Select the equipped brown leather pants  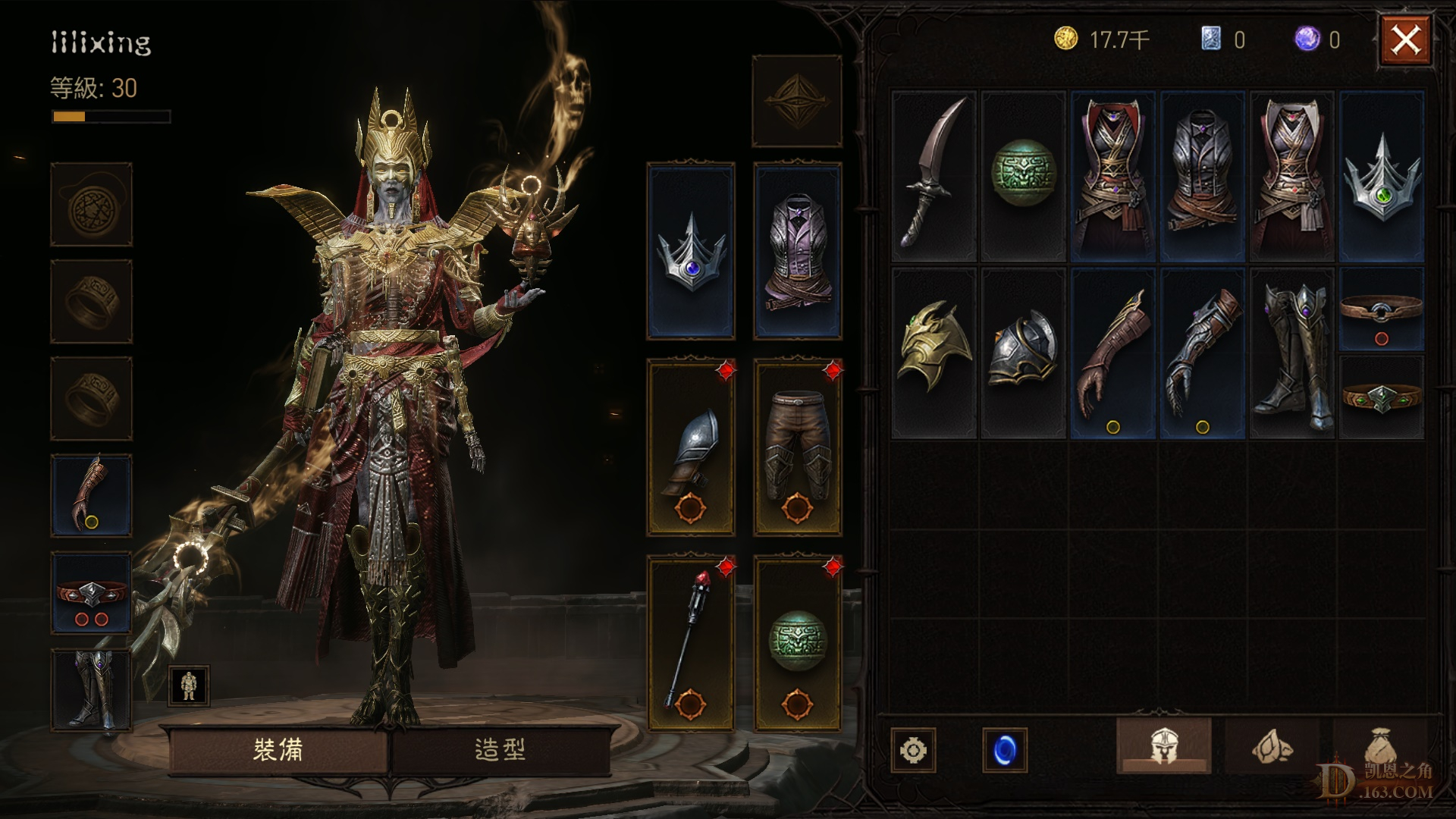[x=797, y=448]
